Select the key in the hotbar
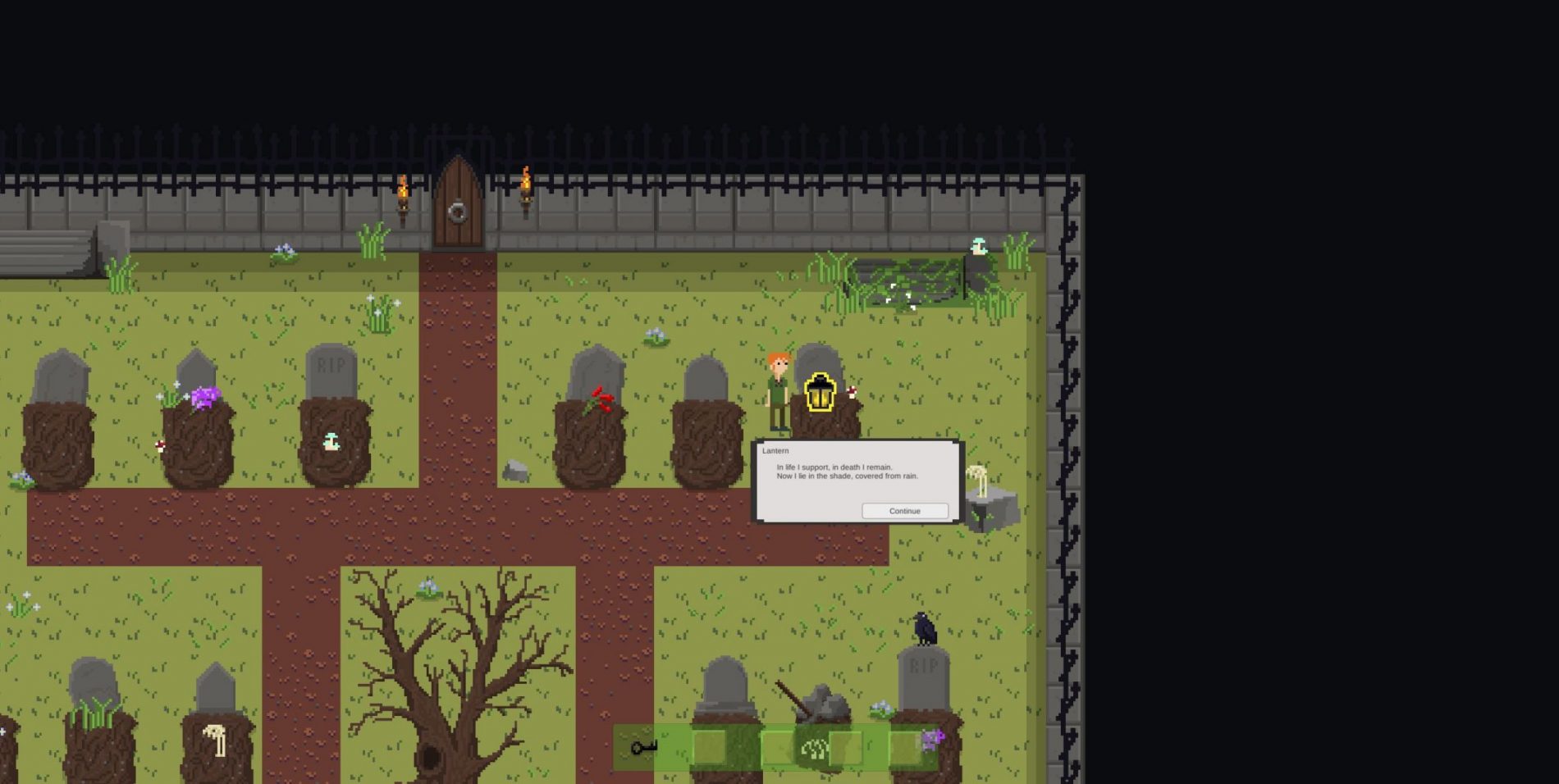 644,747
